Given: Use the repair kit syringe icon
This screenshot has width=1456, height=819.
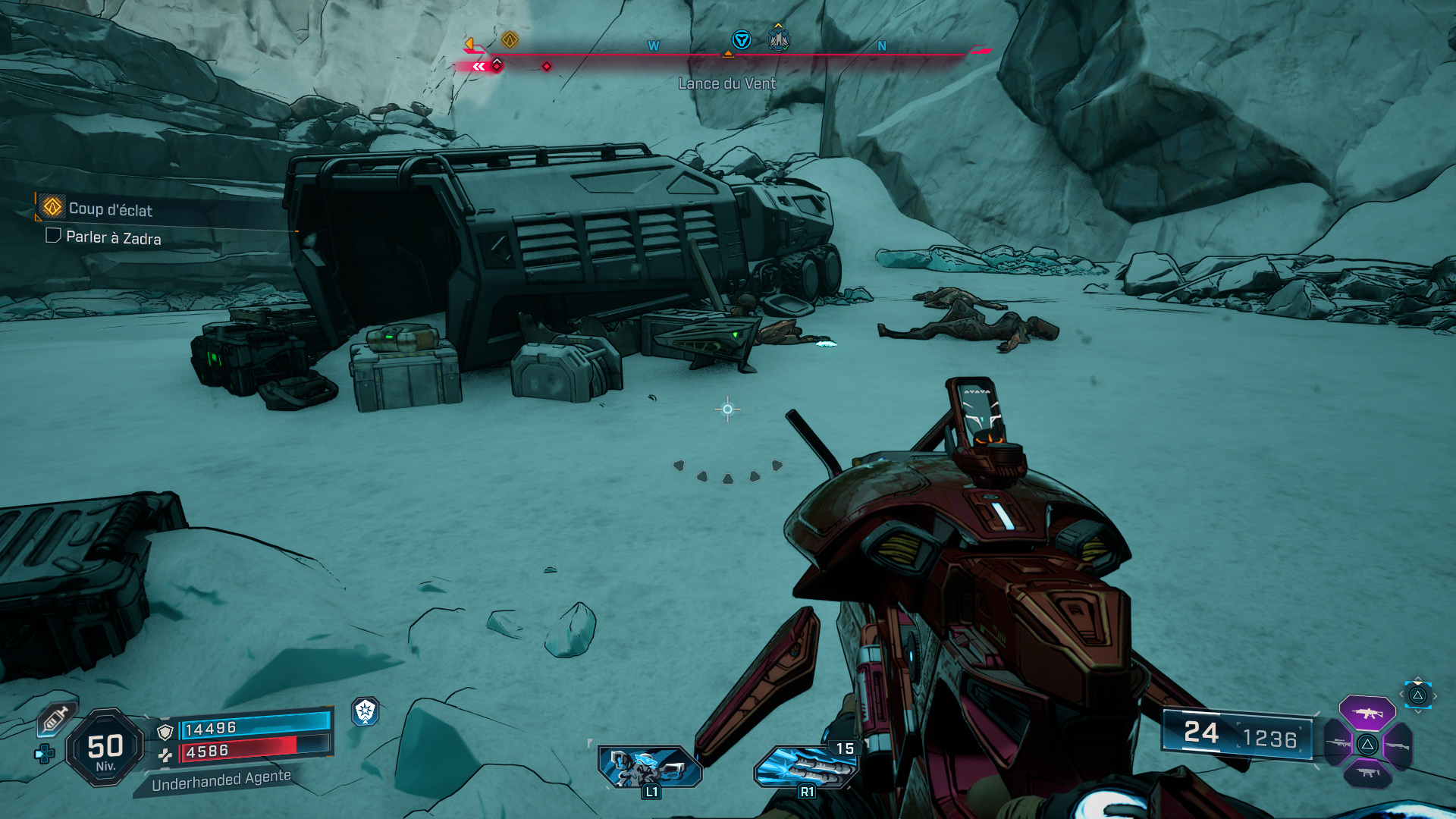Looking at the screenshot, I should (x=55, y=718).
